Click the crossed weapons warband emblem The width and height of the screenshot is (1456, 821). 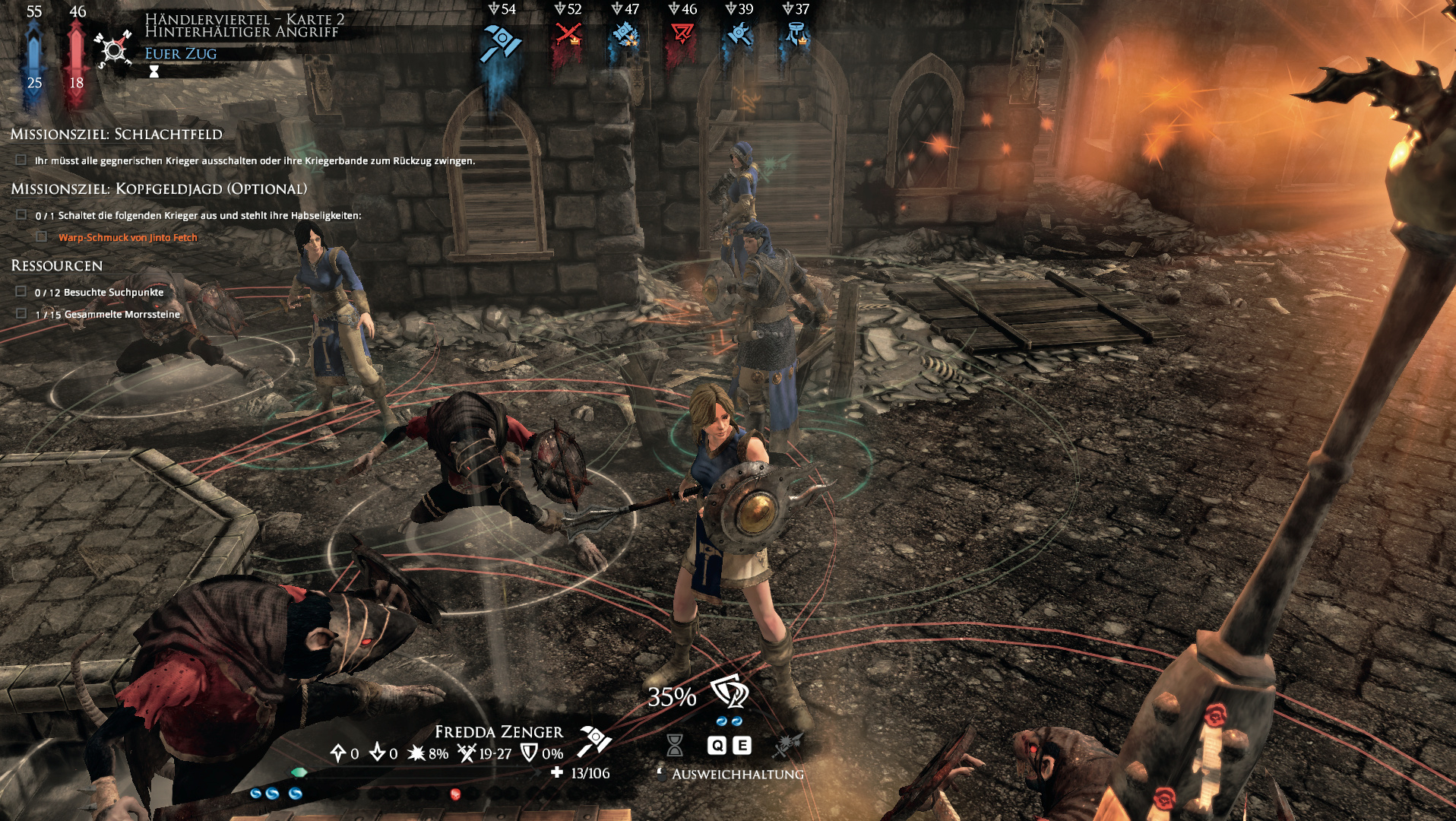point(113,50)
